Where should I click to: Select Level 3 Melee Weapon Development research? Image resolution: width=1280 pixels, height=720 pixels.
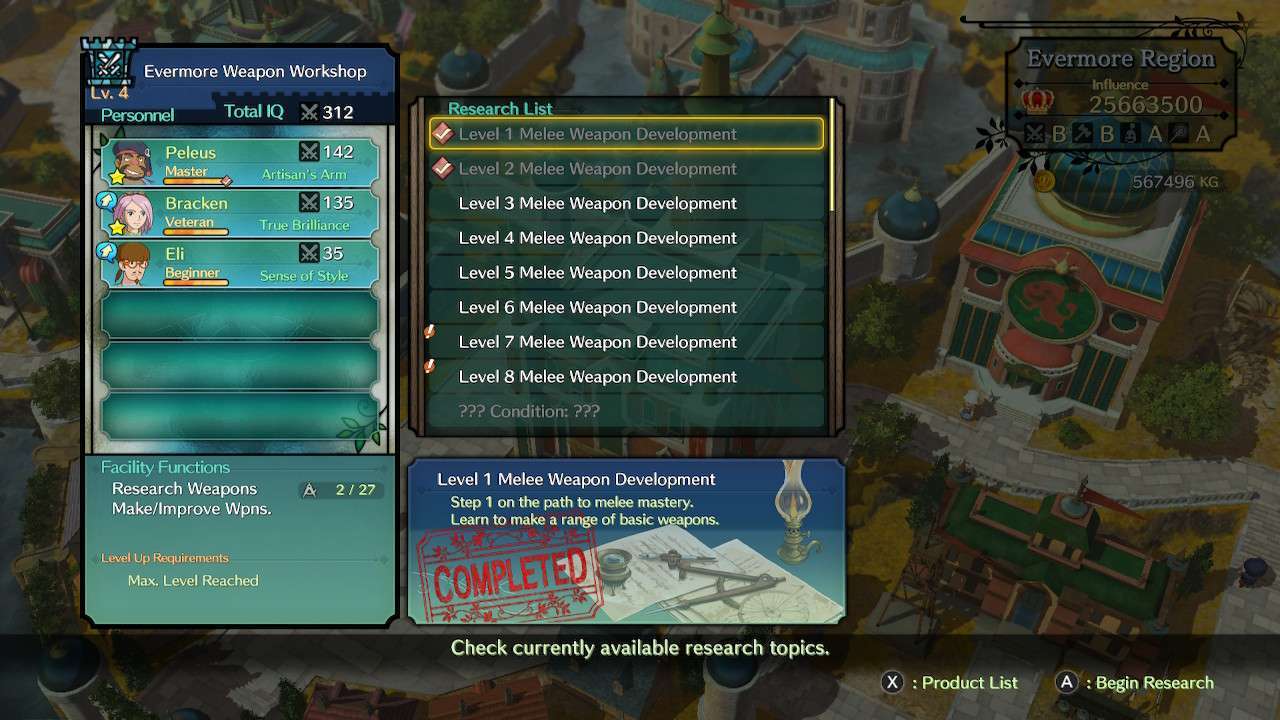[x=626, y=203]
